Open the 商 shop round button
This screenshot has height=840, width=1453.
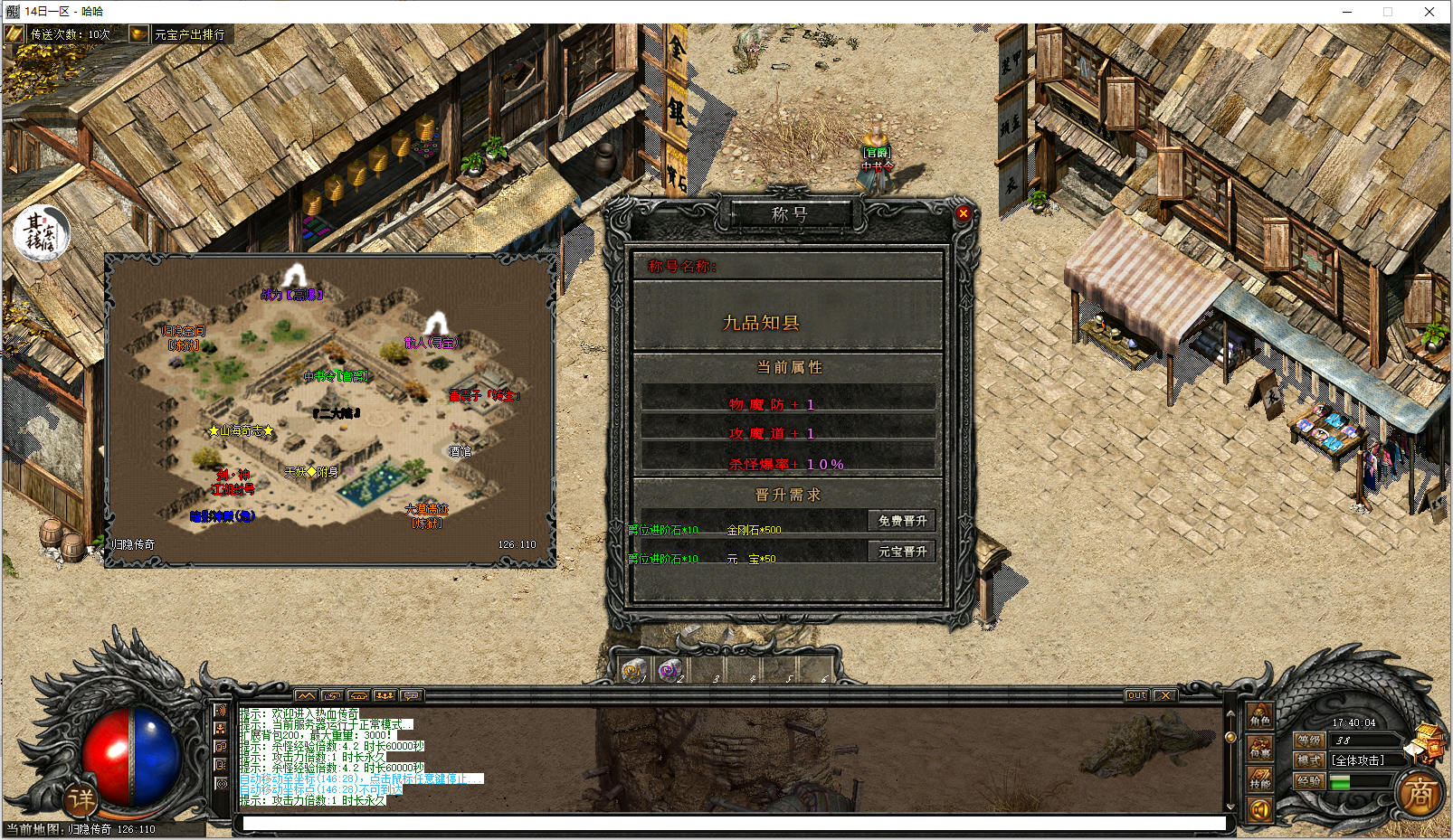(x=1420, y=795)
